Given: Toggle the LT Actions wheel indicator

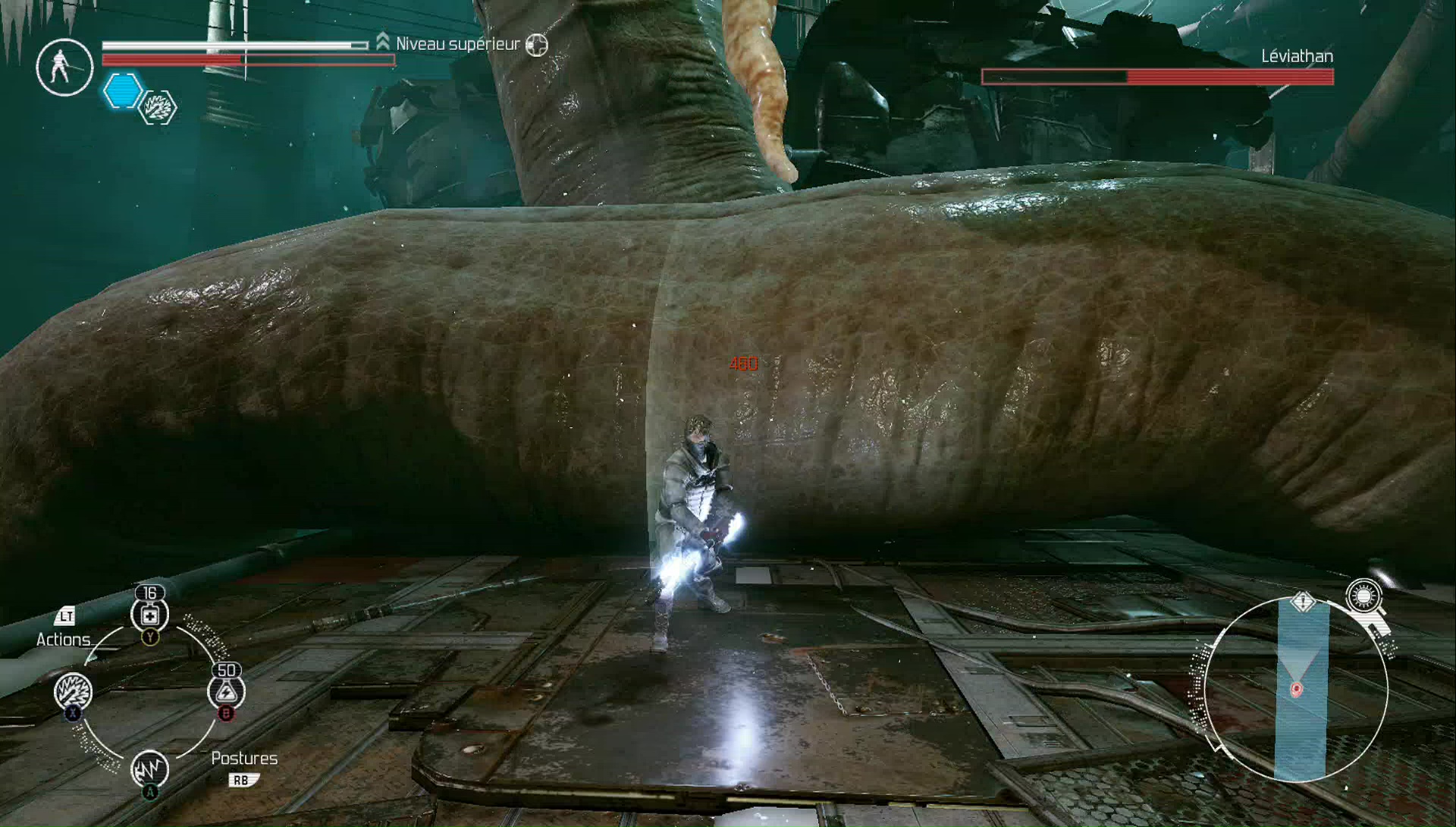Looking at the screenshot, I should tap(65, 618).
